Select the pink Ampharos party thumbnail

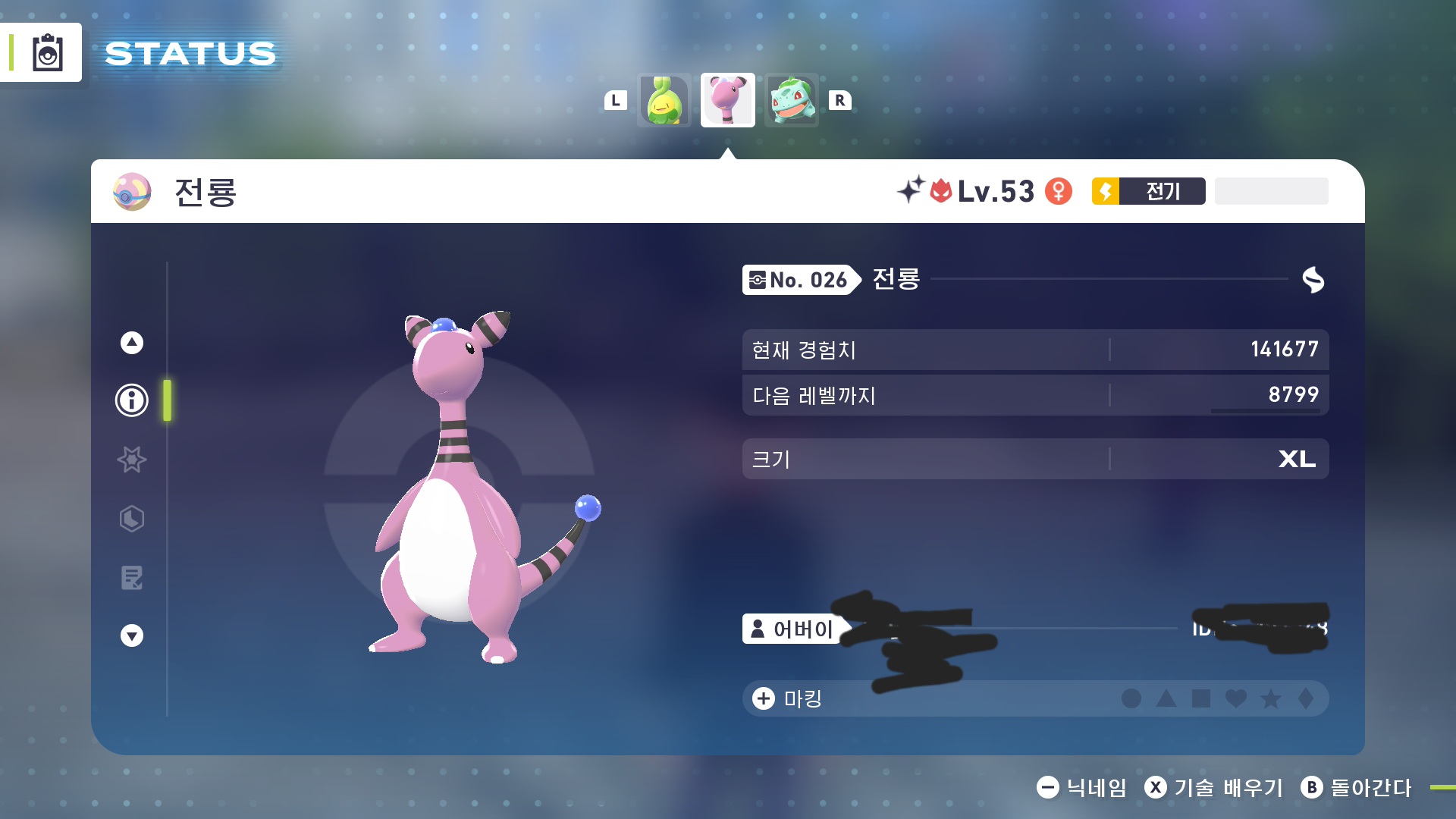(727, 100)
